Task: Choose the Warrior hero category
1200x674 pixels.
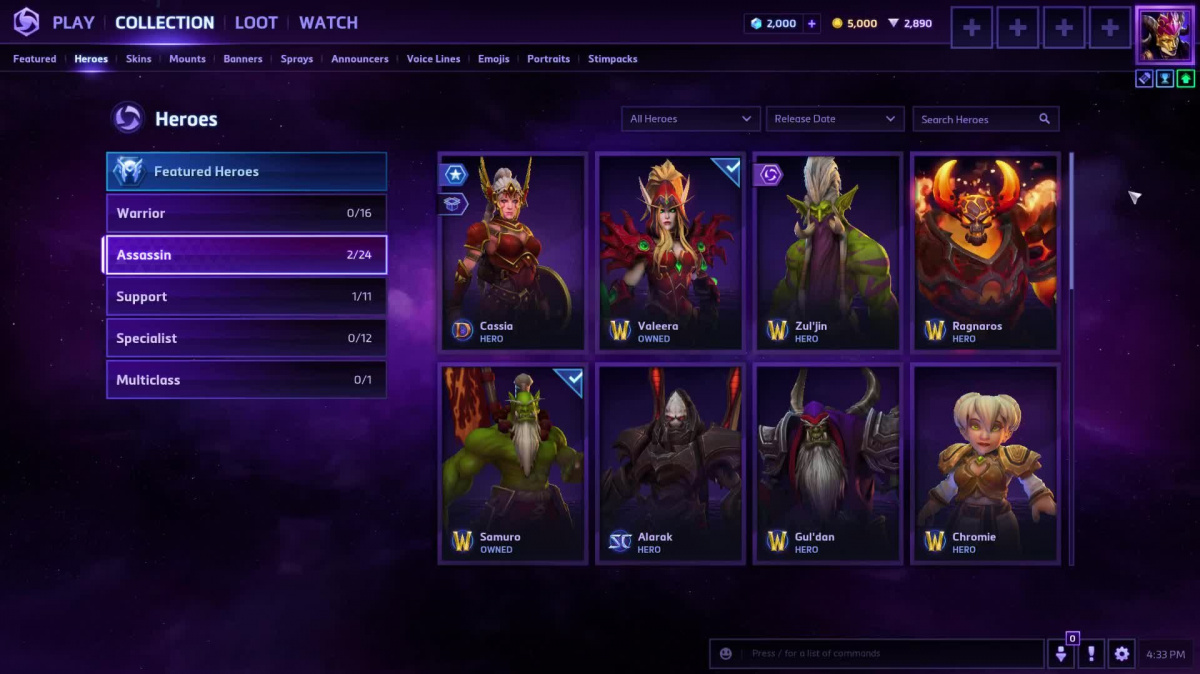Action: (246, 213)
